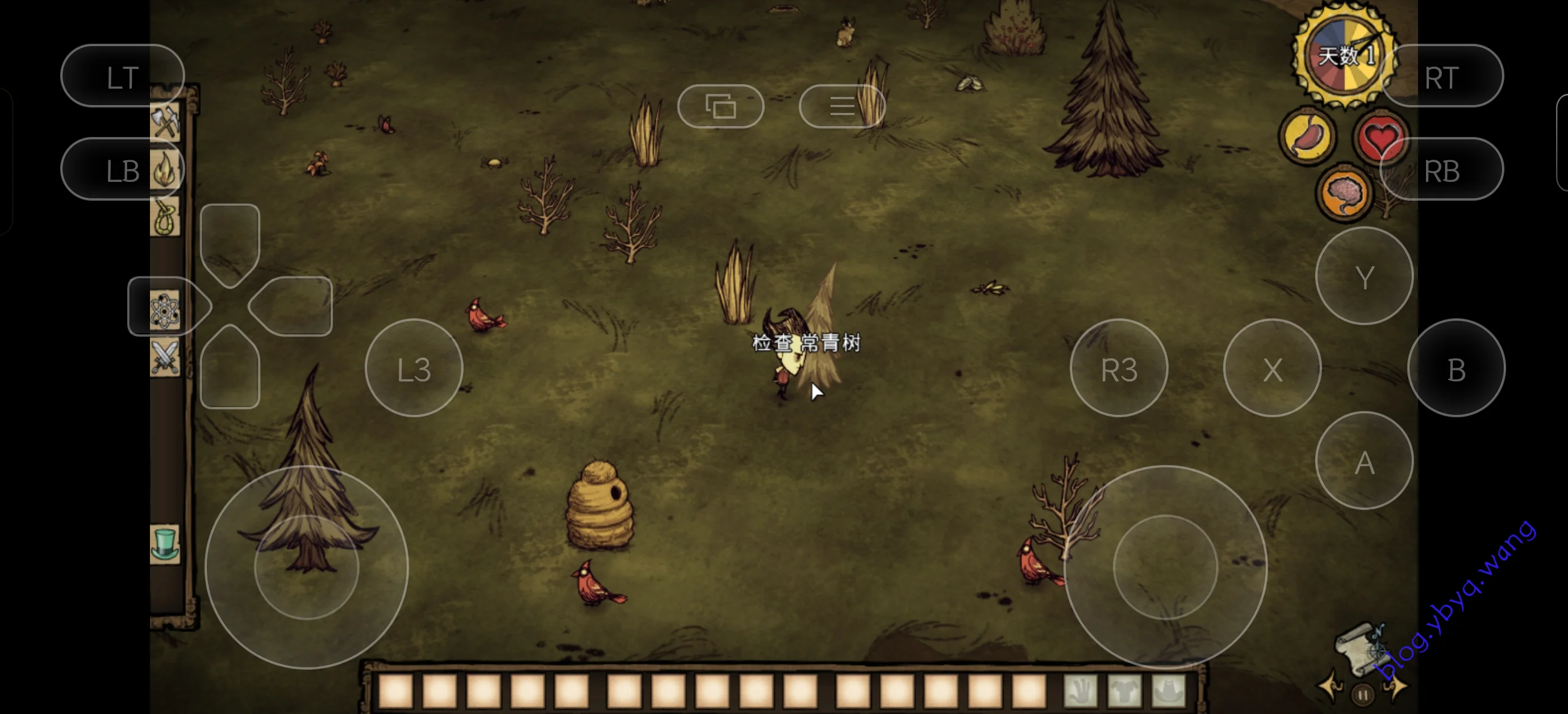Pause the game with the round pause button
This screenshot has height=714, width=1568.
(x=1363, y=695)
